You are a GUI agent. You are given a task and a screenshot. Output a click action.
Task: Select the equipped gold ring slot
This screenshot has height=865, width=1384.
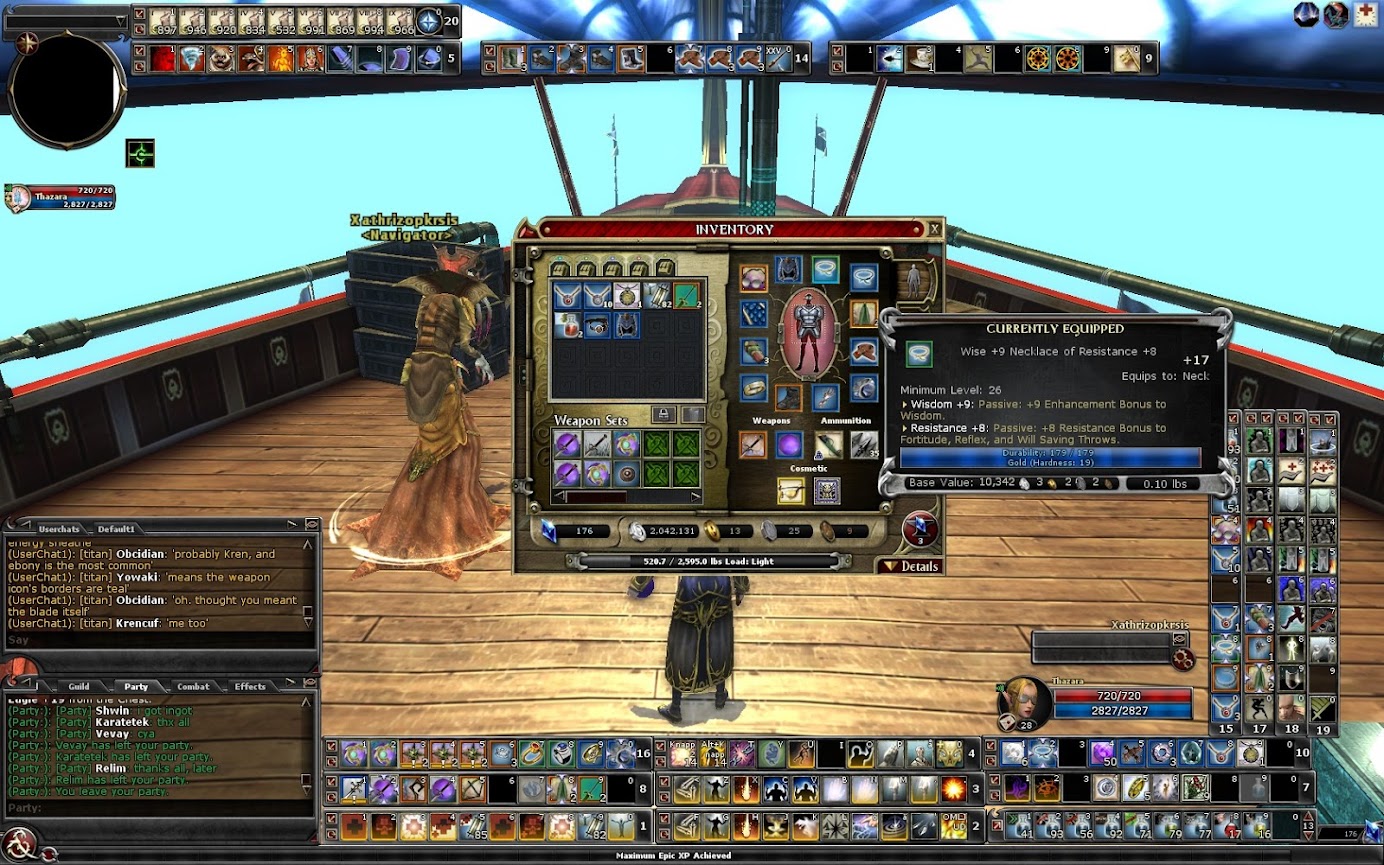coord(753,388)
